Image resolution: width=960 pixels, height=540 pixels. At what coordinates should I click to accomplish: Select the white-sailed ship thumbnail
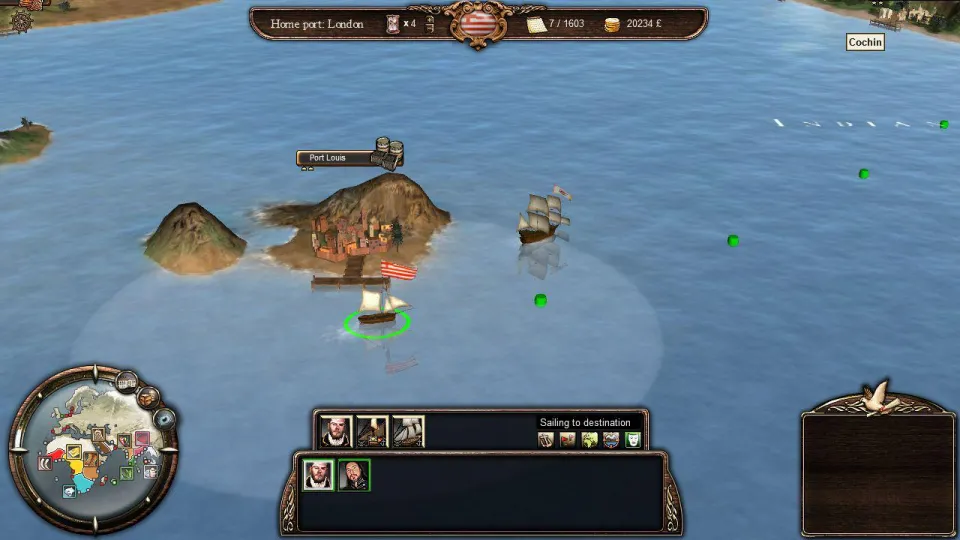(408, 431)
